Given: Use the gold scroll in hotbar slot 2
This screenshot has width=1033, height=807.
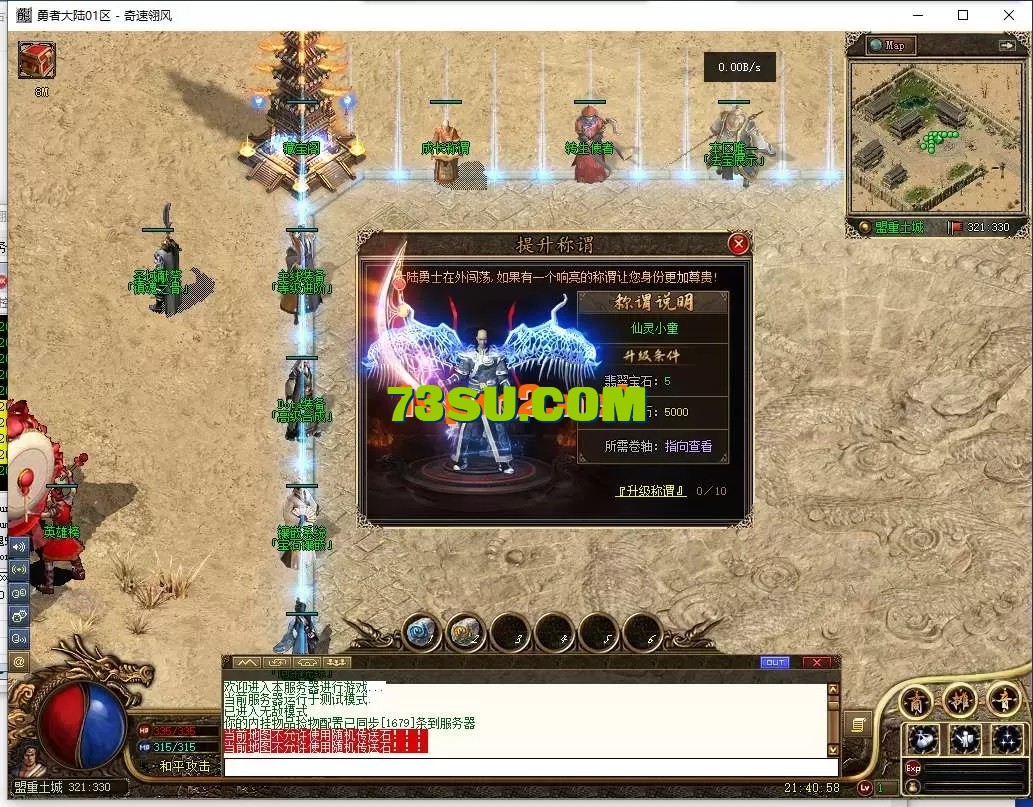Looking at the screenshot, I should click(466, 631).
